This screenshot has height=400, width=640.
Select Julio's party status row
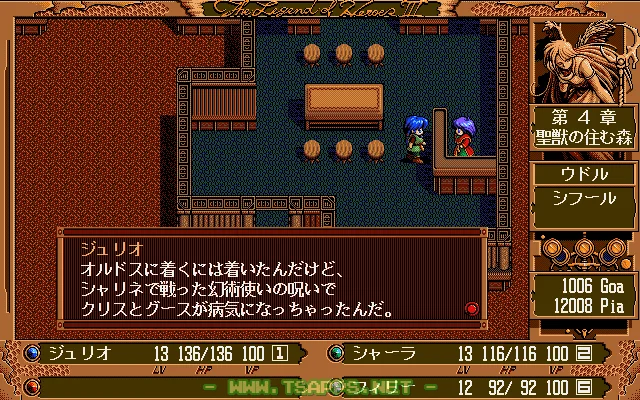tap(160, 352)
